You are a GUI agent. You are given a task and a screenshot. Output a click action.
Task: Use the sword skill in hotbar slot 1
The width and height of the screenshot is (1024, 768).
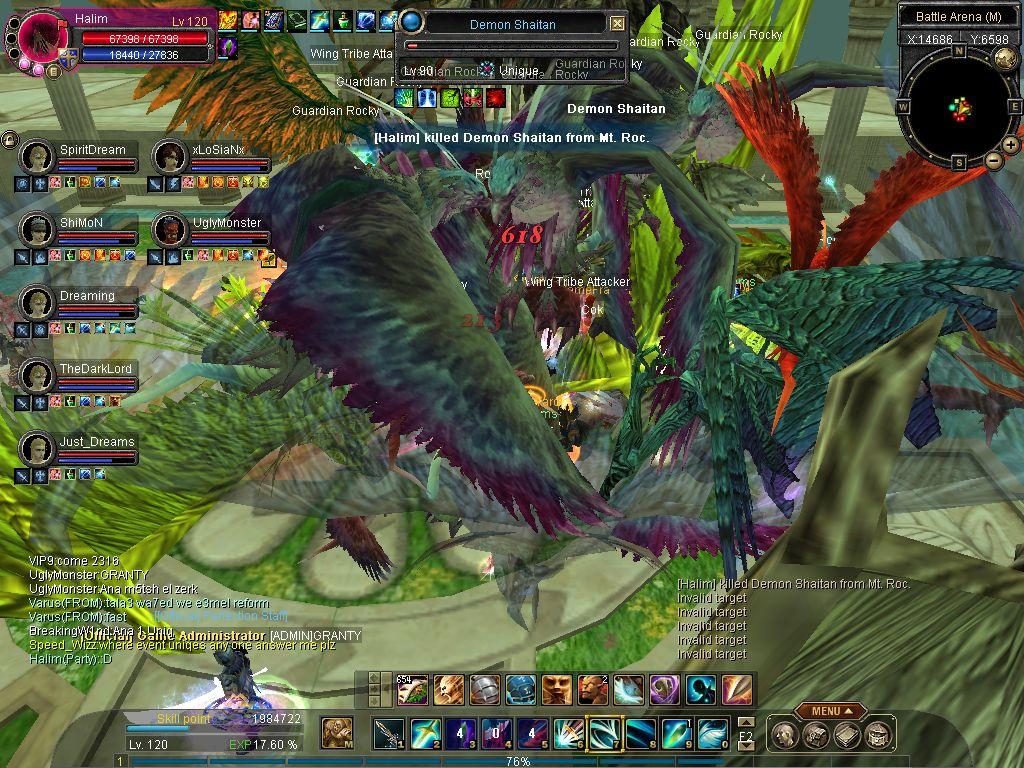[x=389, y=734]
